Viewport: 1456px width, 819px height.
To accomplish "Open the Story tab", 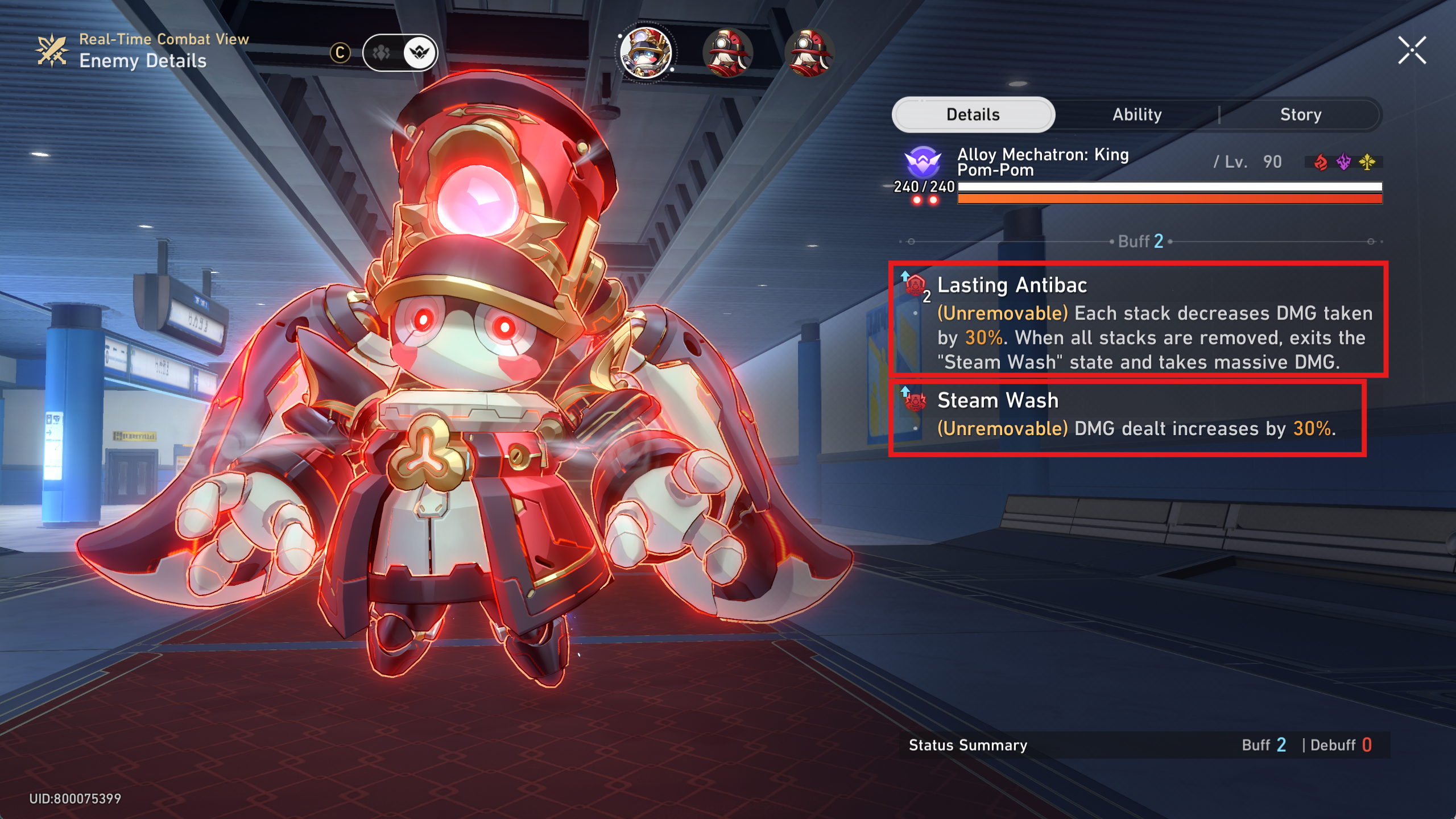I will [x=1300, y=115].
